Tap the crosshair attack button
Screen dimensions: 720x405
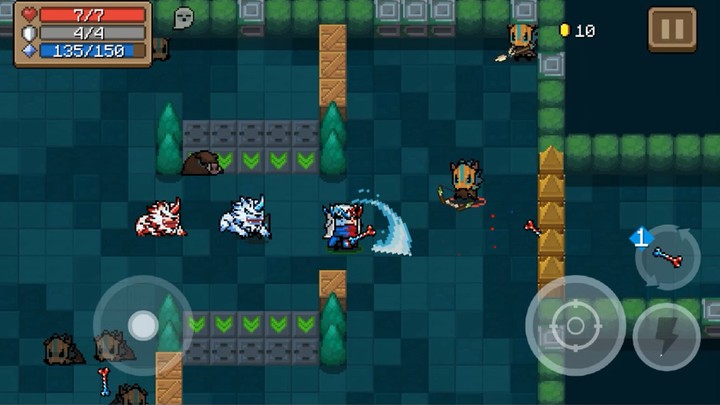pyautogui.click(x=575, y=326)
